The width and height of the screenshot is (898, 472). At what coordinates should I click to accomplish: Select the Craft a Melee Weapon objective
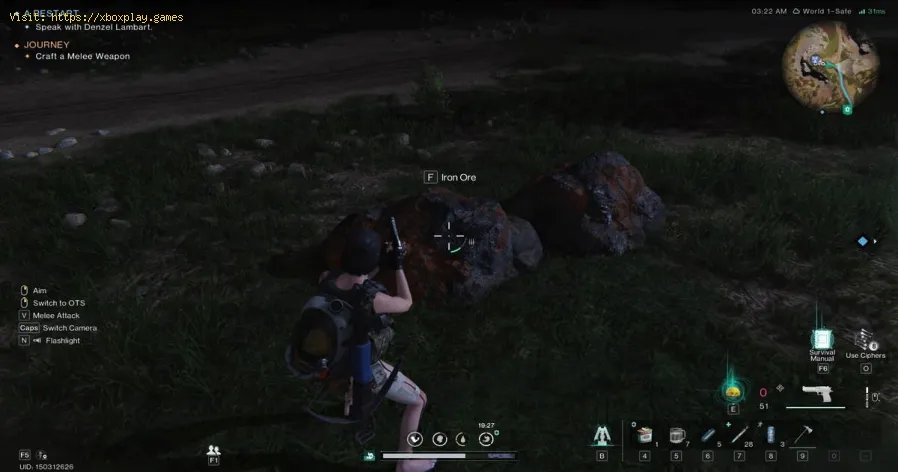[83, 56]
